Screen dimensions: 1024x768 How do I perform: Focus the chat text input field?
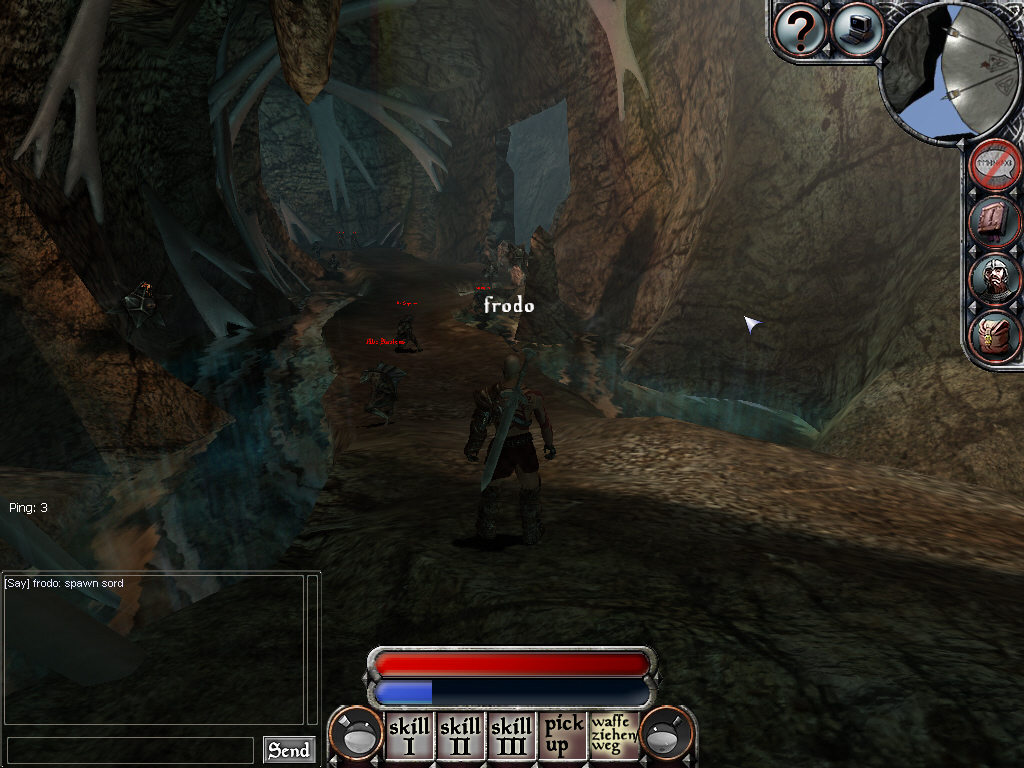(130, 750)
